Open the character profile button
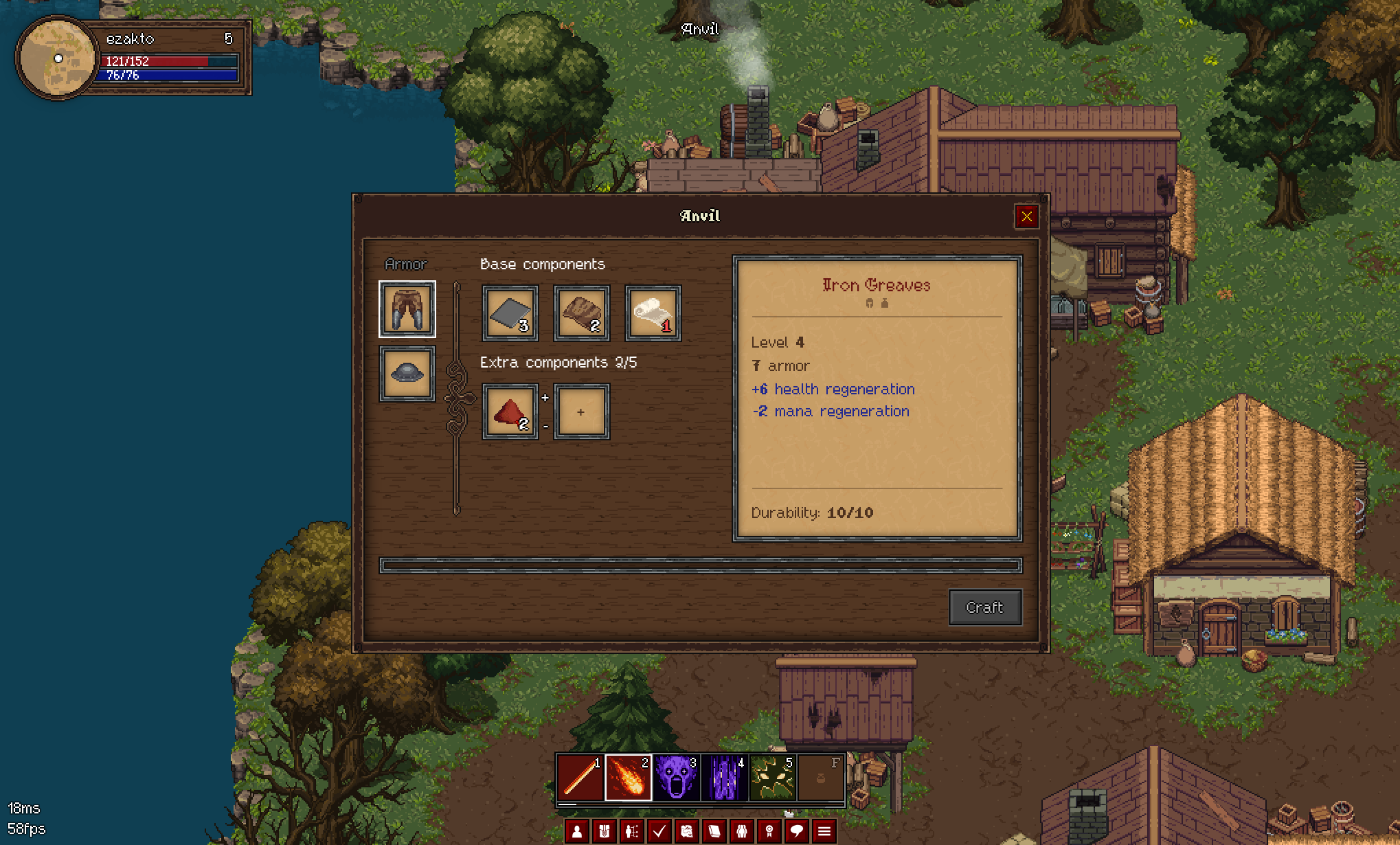This screenshot has height=845, width=1400. pyautogui.click(x=577, y=831)
